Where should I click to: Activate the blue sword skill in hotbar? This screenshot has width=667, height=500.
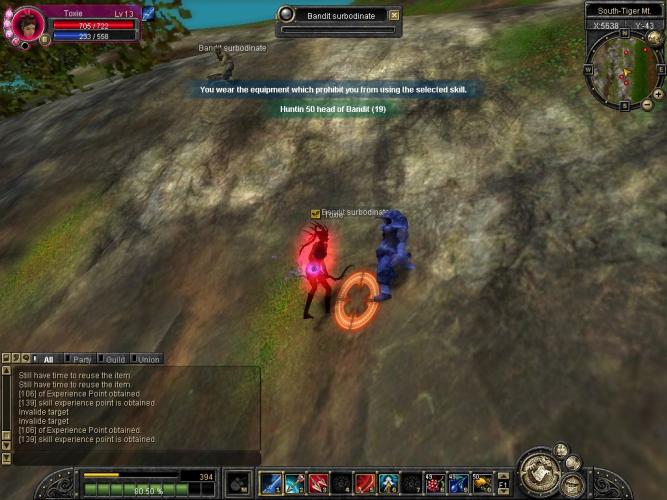(270, 484)
